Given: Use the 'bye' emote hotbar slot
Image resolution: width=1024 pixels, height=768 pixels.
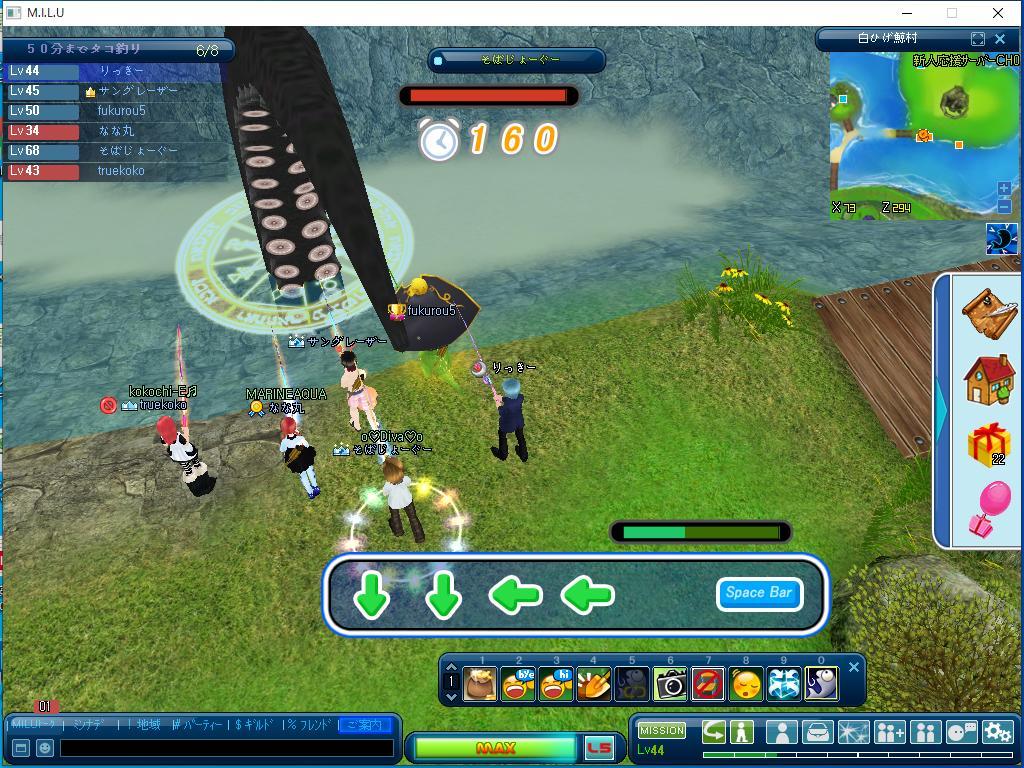Looking at the screenshot, I should click(518, 684).
